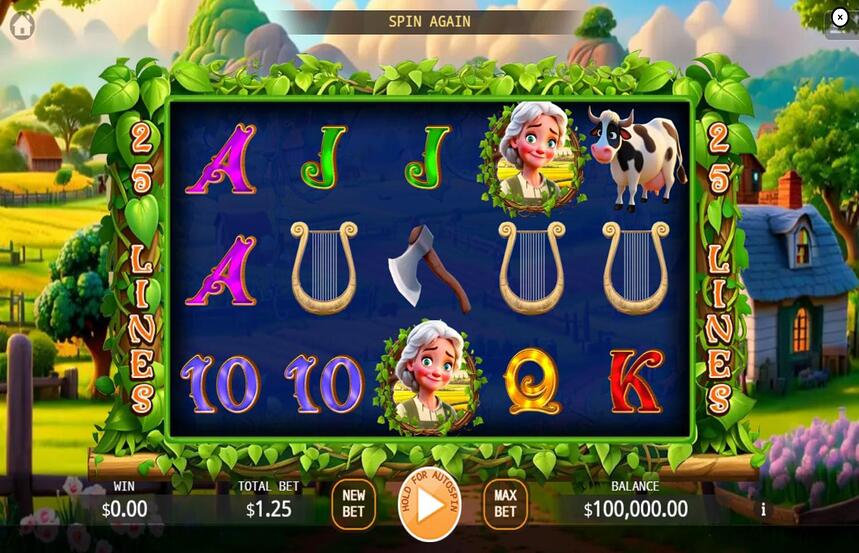Show game info via the i icon
This screenshot has height=553, width=859.
coord(765,509)
